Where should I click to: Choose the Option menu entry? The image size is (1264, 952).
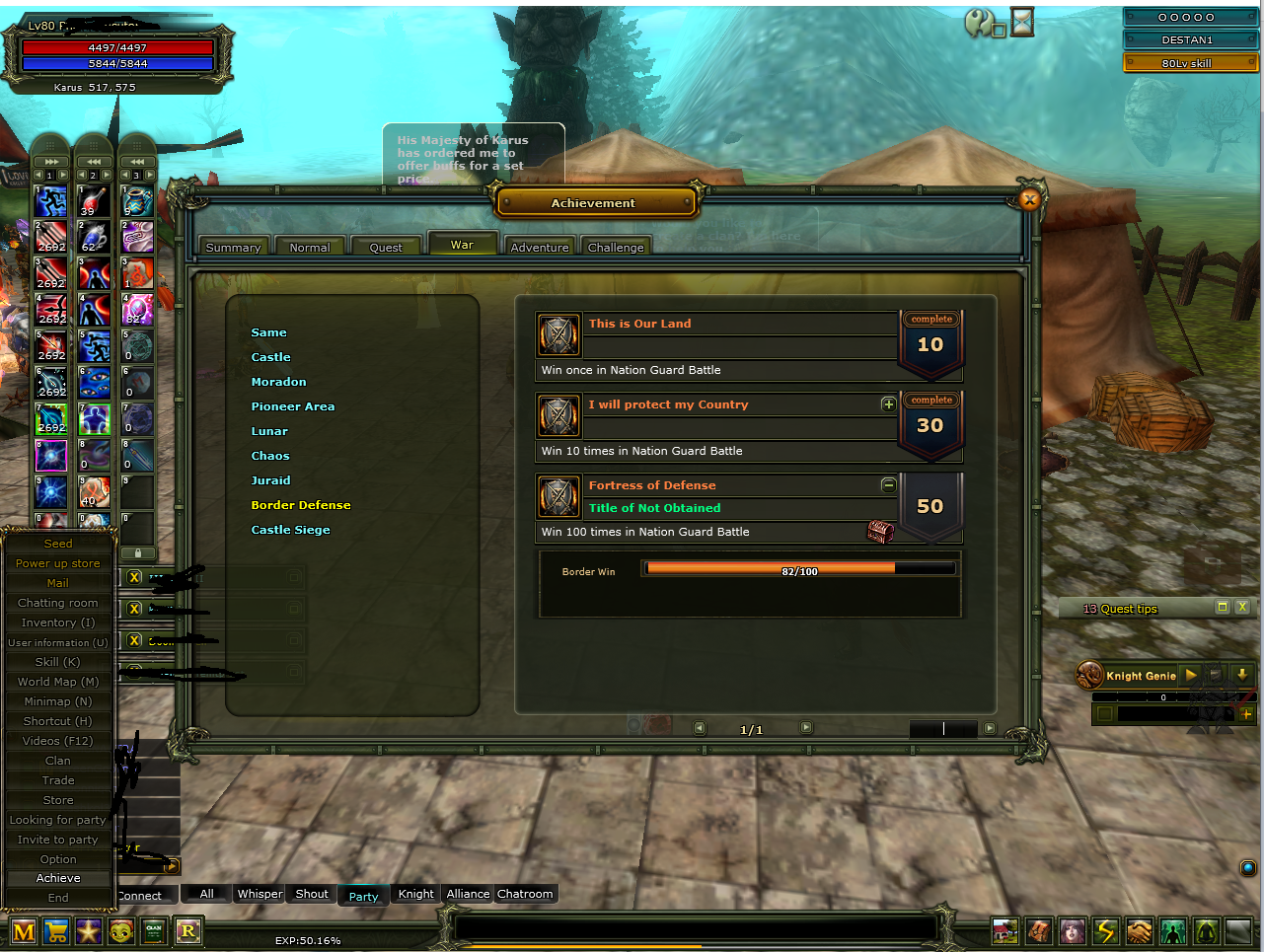(x=58, y=859)
